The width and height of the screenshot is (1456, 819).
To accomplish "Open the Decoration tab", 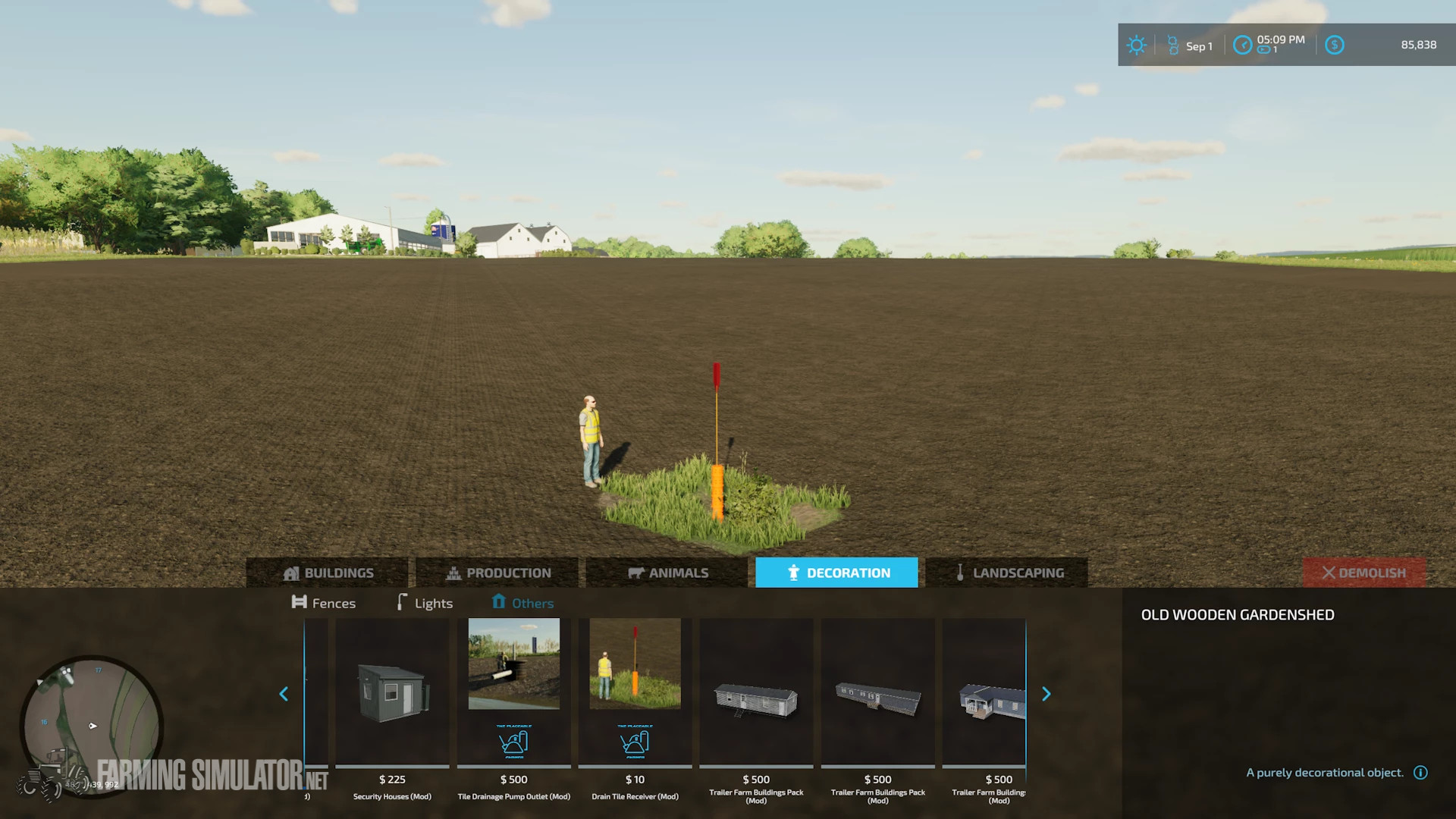I will 836,573.
